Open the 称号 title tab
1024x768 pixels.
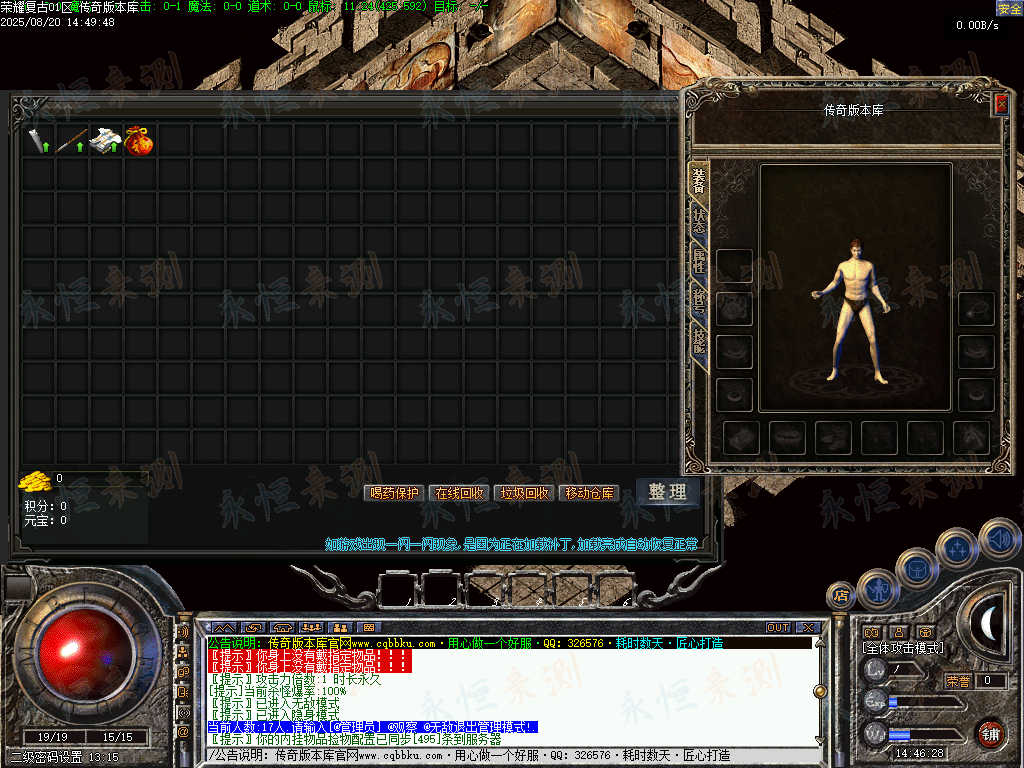pyautogui.click(x=699, y=299)
